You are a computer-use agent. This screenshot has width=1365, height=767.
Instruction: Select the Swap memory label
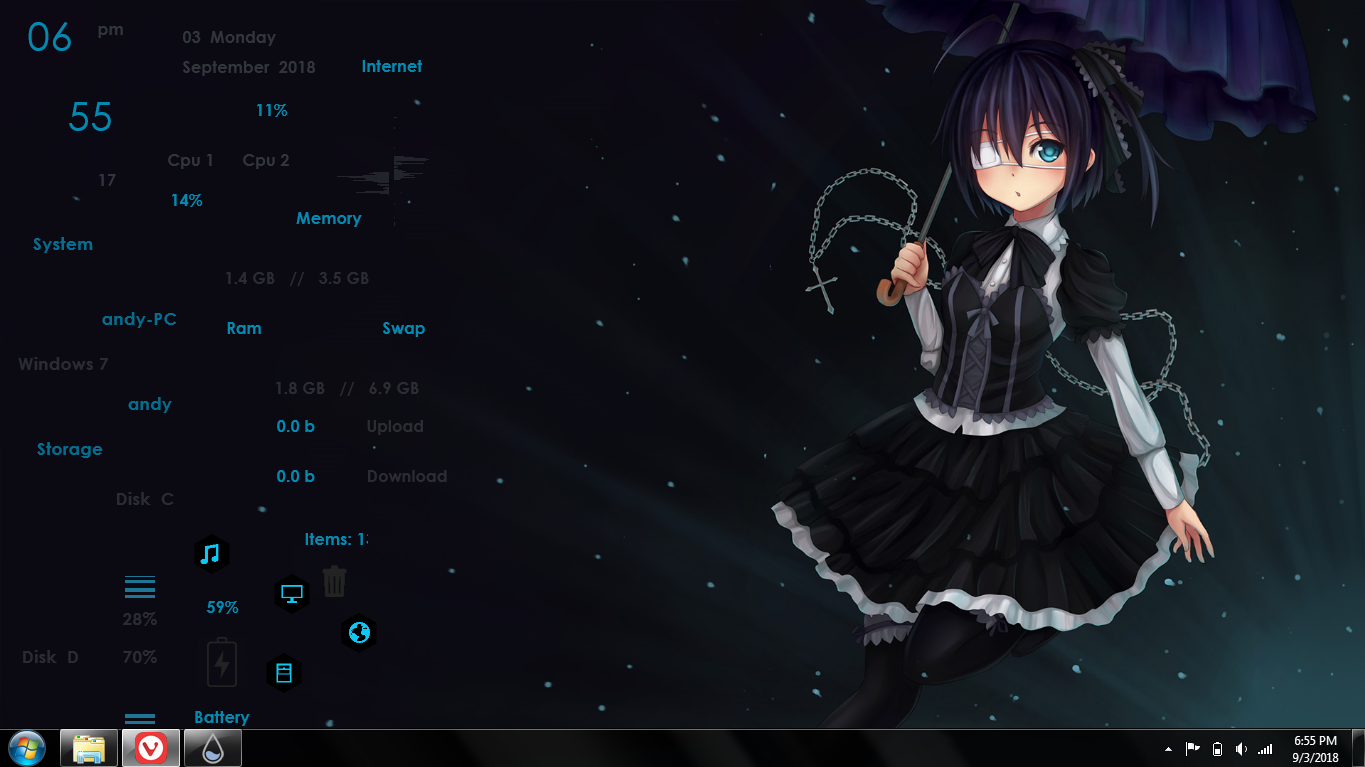pyautogui.click(x=403, y=327)
